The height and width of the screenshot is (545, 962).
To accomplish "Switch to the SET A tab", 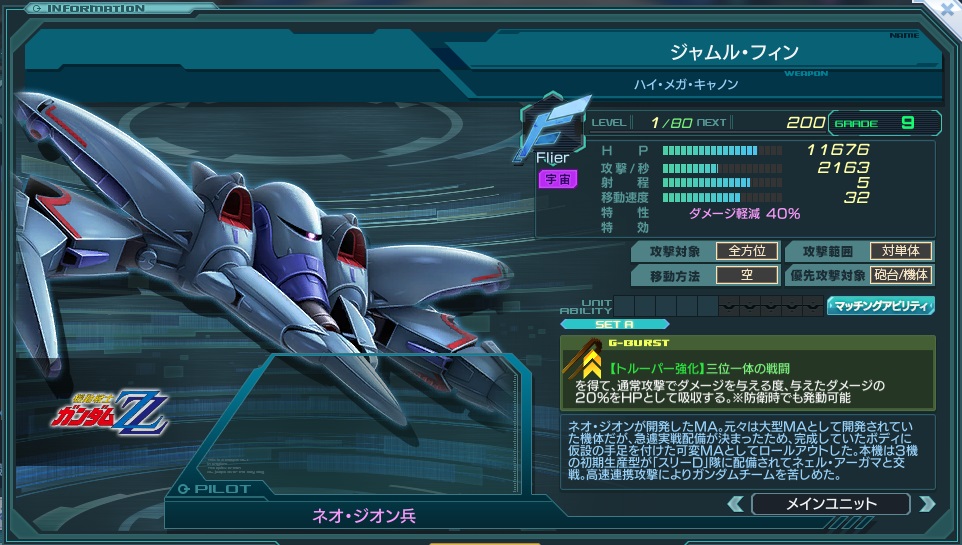I will click(x=616, y=324).
